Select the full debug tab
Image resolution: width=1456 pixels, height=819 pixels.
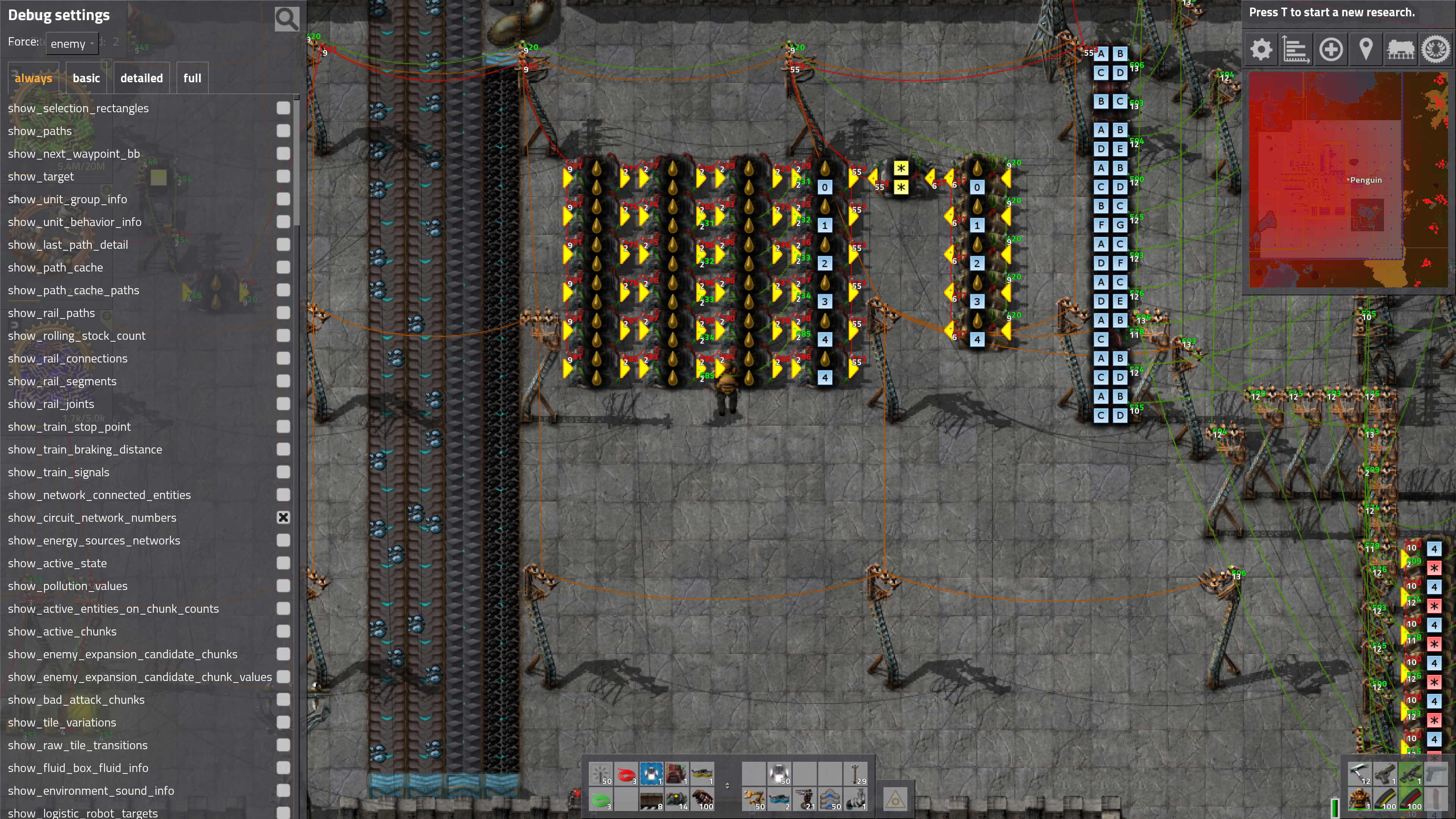192,78
